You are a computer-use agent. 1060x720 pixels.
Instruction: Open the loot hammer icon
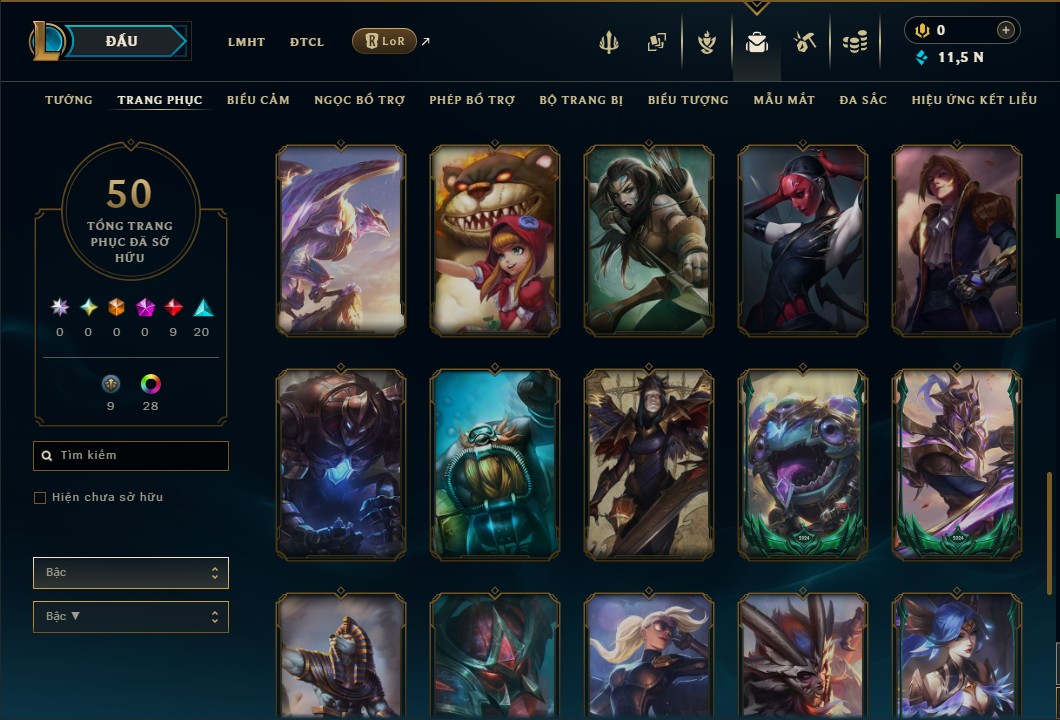[x=805, y=42]
